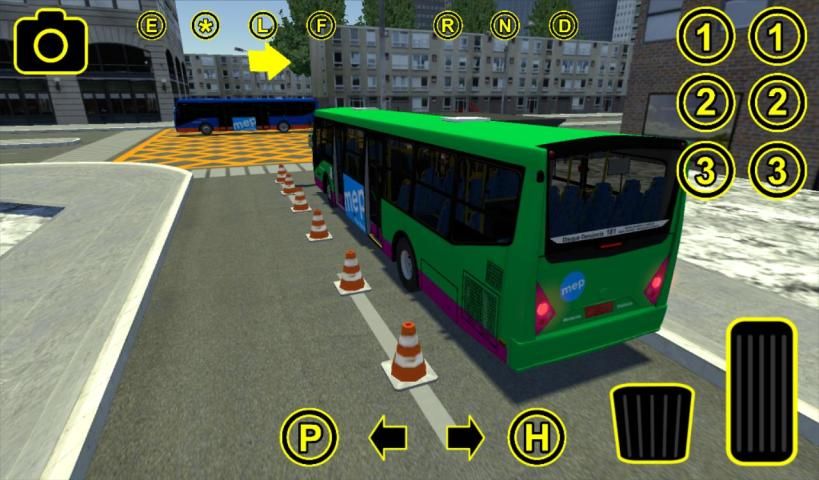819x480 pixels.
Task: Steer with the left arrow button
Action: (x=388, y=437)
